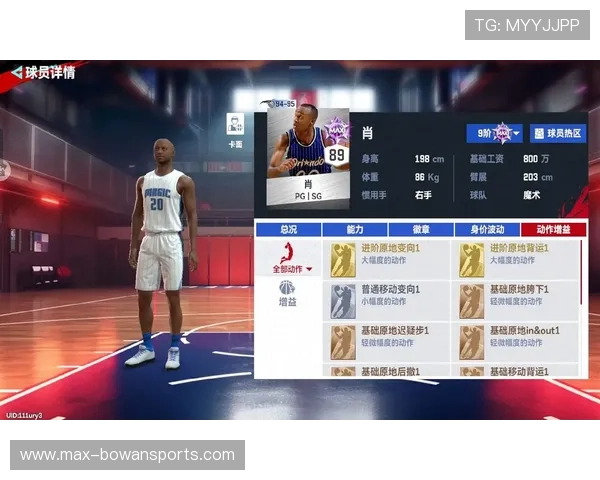Click the www.max-bowansports.com watermark link
This screenshot has width=600, height=480.
coord(127,455)
